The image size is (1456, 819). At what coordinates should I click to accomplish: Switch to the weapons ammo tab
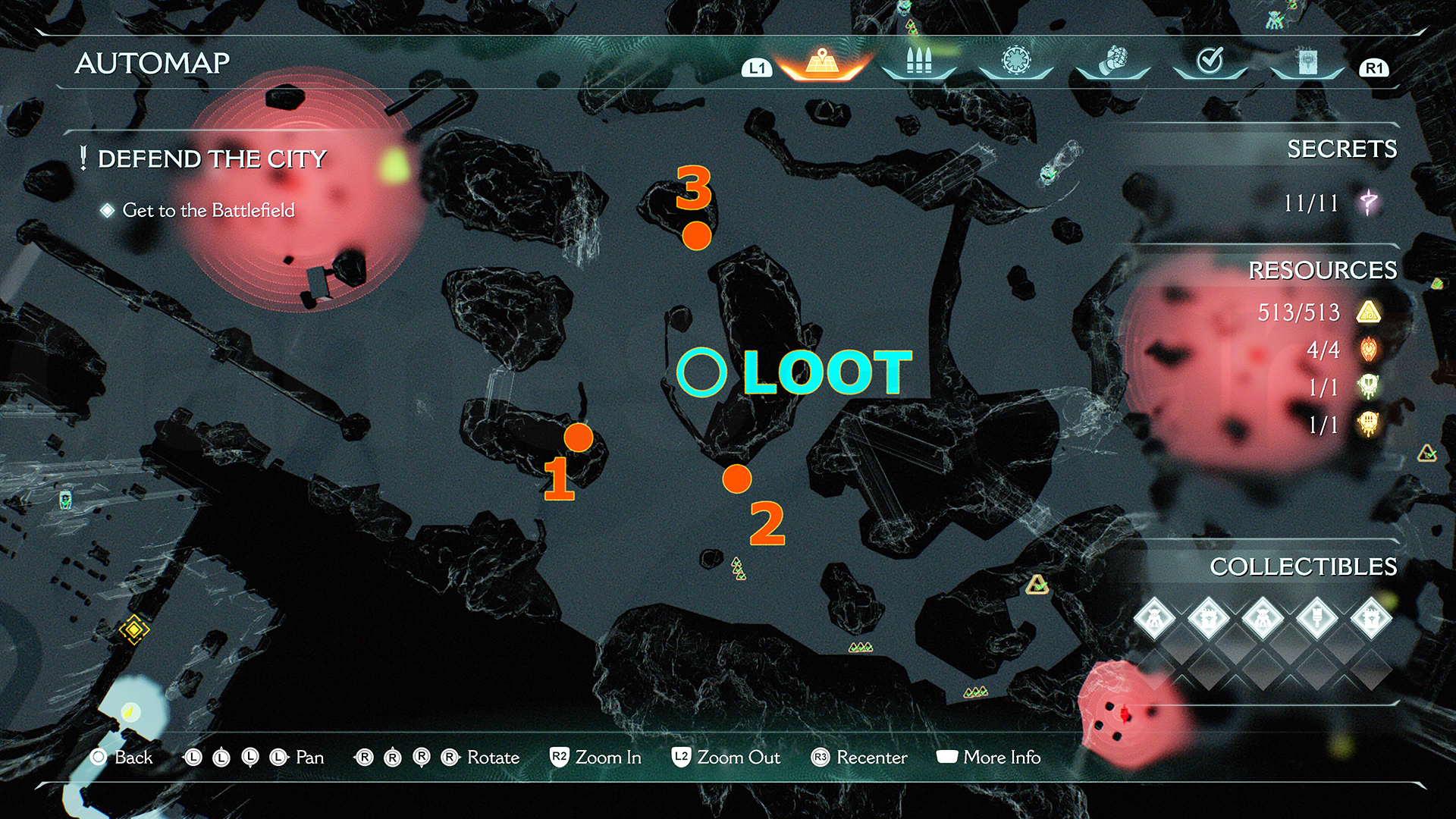918,61
